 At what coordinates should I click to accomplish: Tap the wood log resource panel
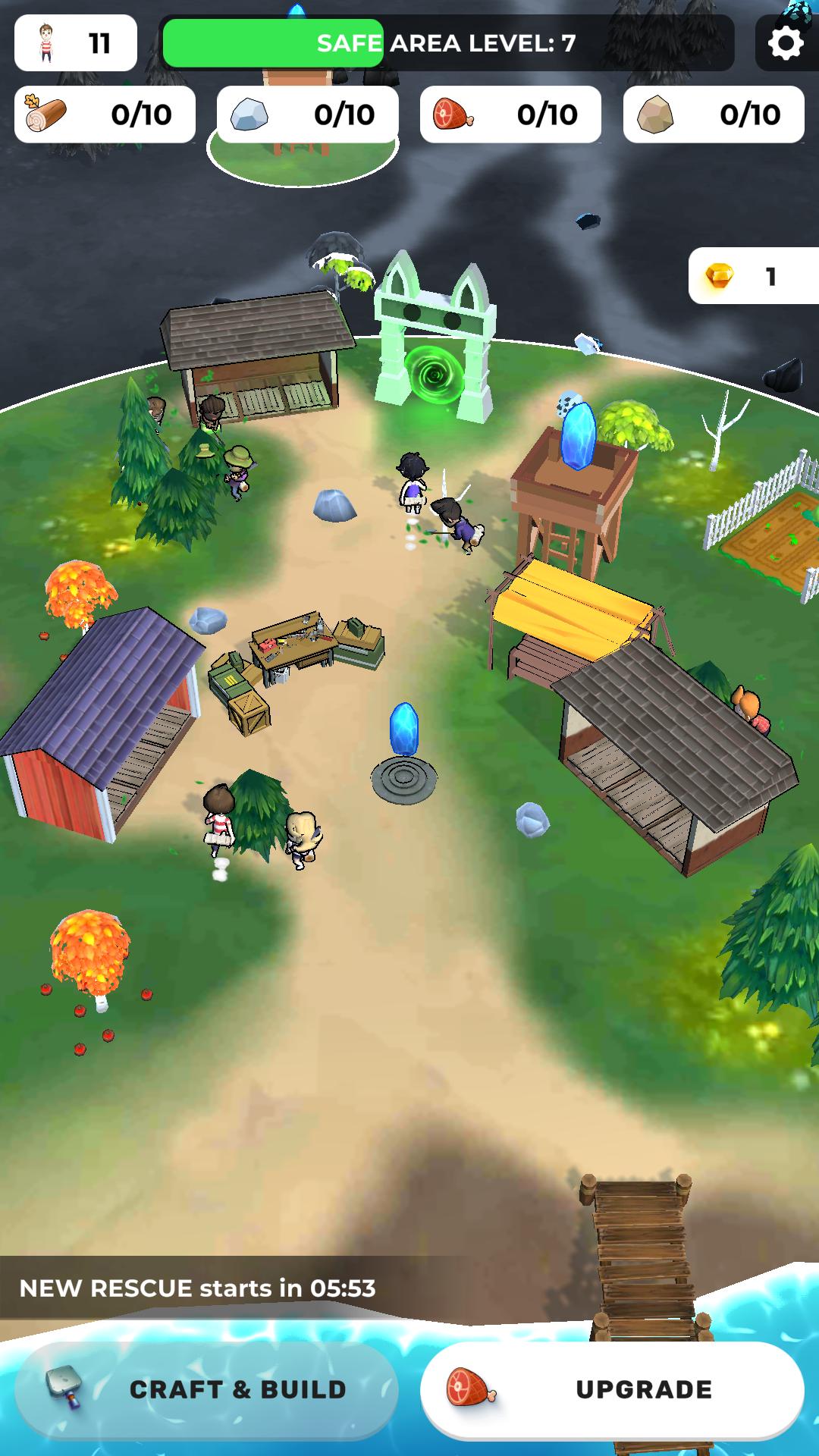105,115
